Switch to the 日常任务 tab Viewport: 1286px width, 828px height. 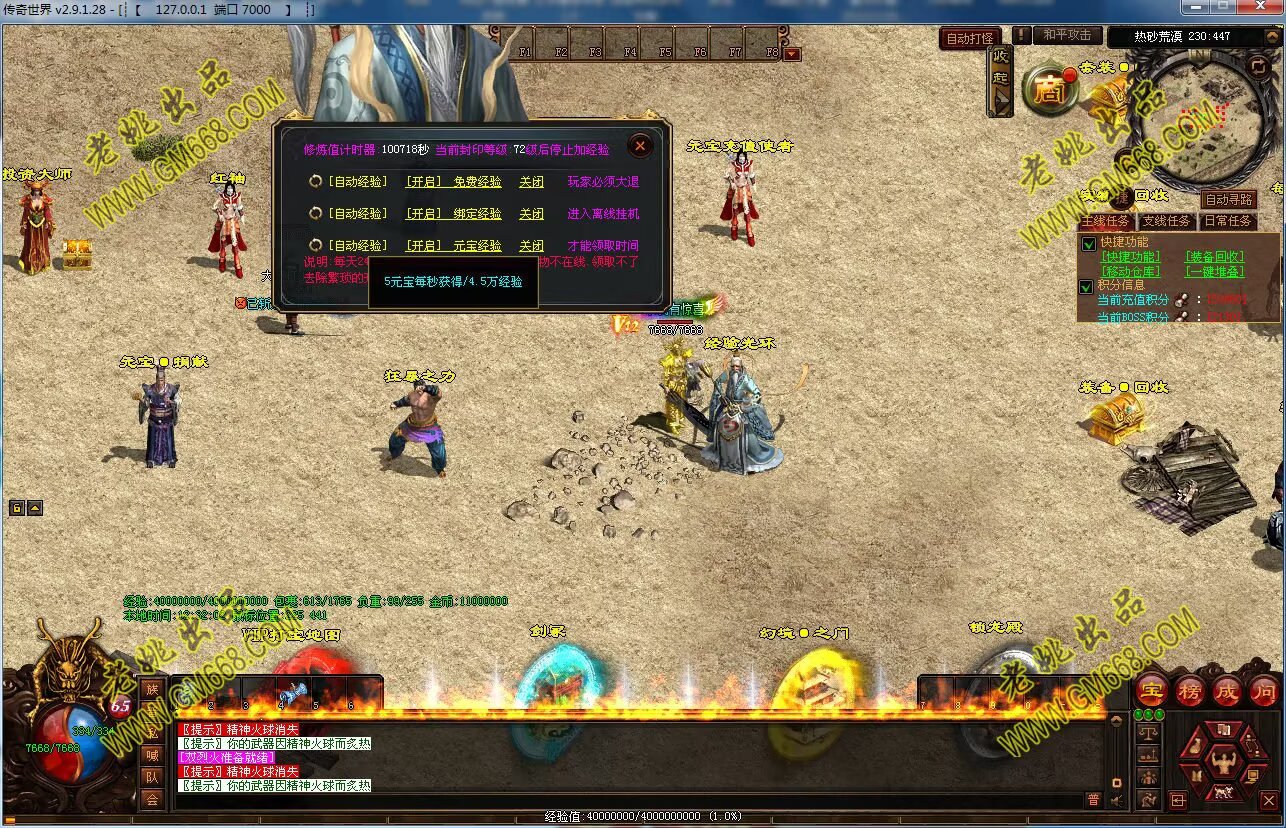[1227, 221]
